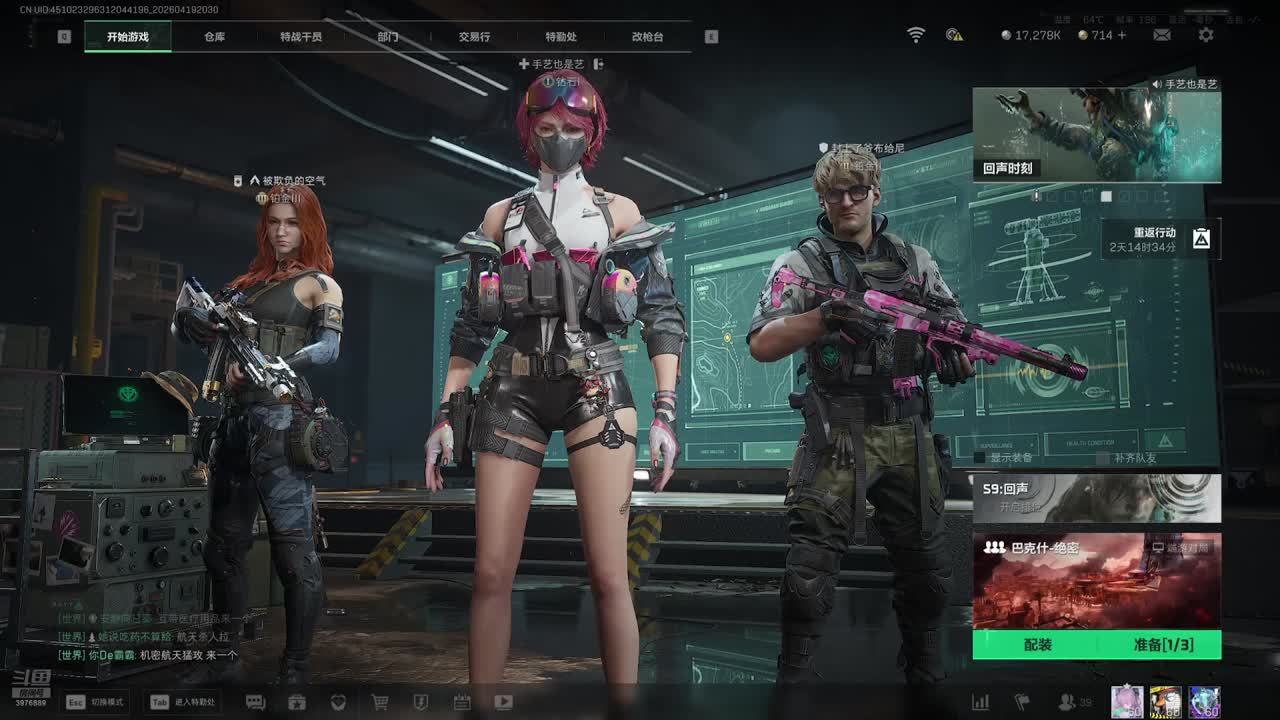Select the 开始游戏 start game tab

click(128, 37)
